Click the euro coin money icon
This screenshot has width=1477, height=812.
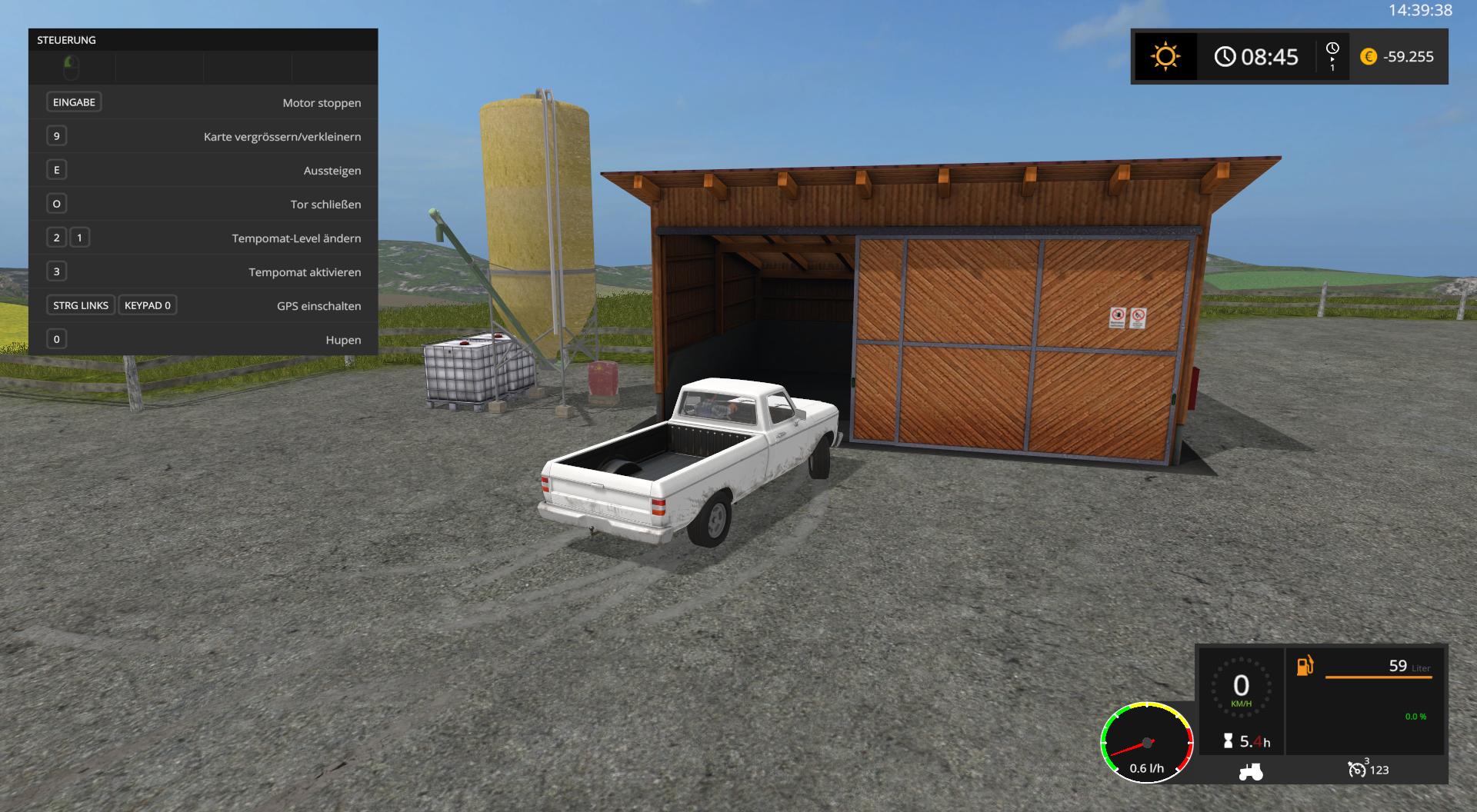pyautogui.click(x=1369, y=57)
